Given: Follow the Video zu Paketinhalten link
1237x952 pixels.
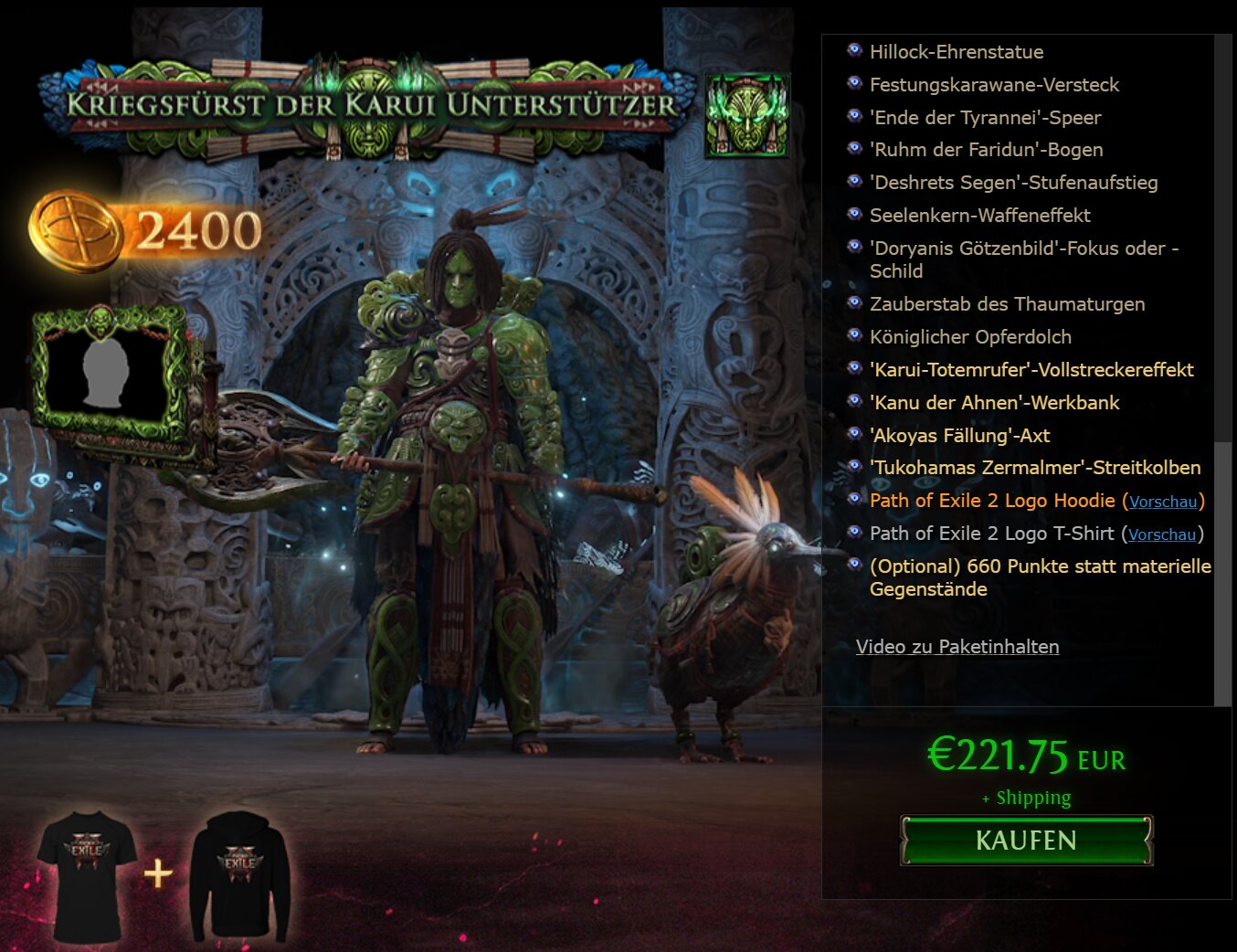Looking at the screenshot, I should coord(957,647).
